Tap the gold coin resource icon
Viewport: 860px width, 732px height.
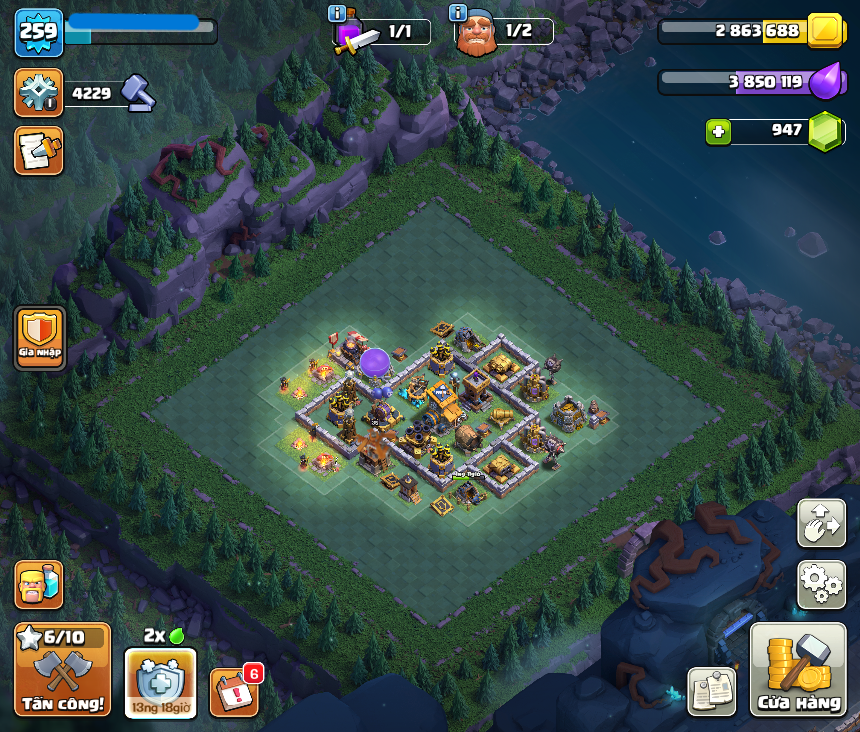826,30
